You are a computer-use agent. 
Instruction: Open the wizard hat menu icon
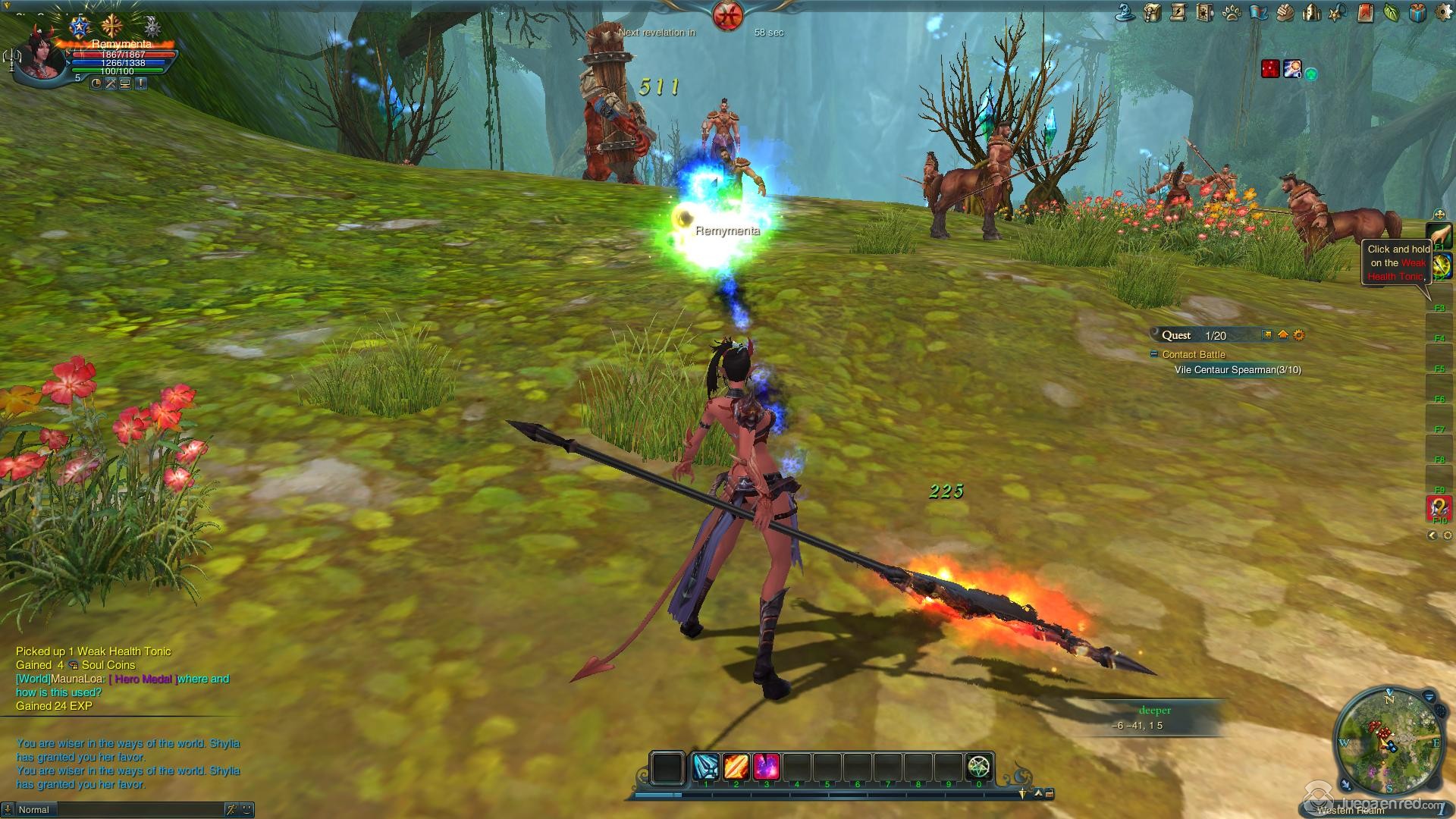[1127, 12]
